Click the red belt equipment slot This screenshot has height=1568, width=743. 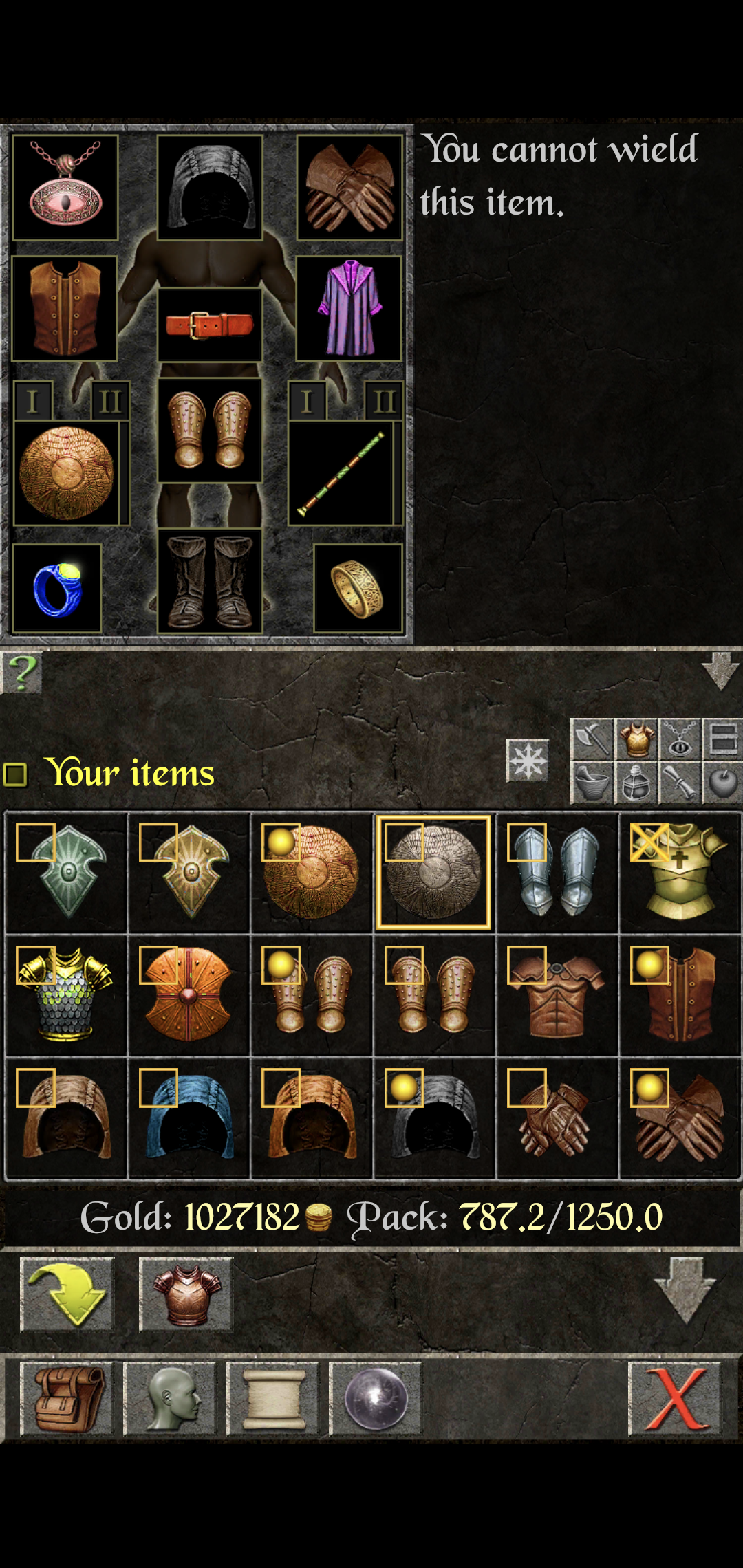point(210,325)
